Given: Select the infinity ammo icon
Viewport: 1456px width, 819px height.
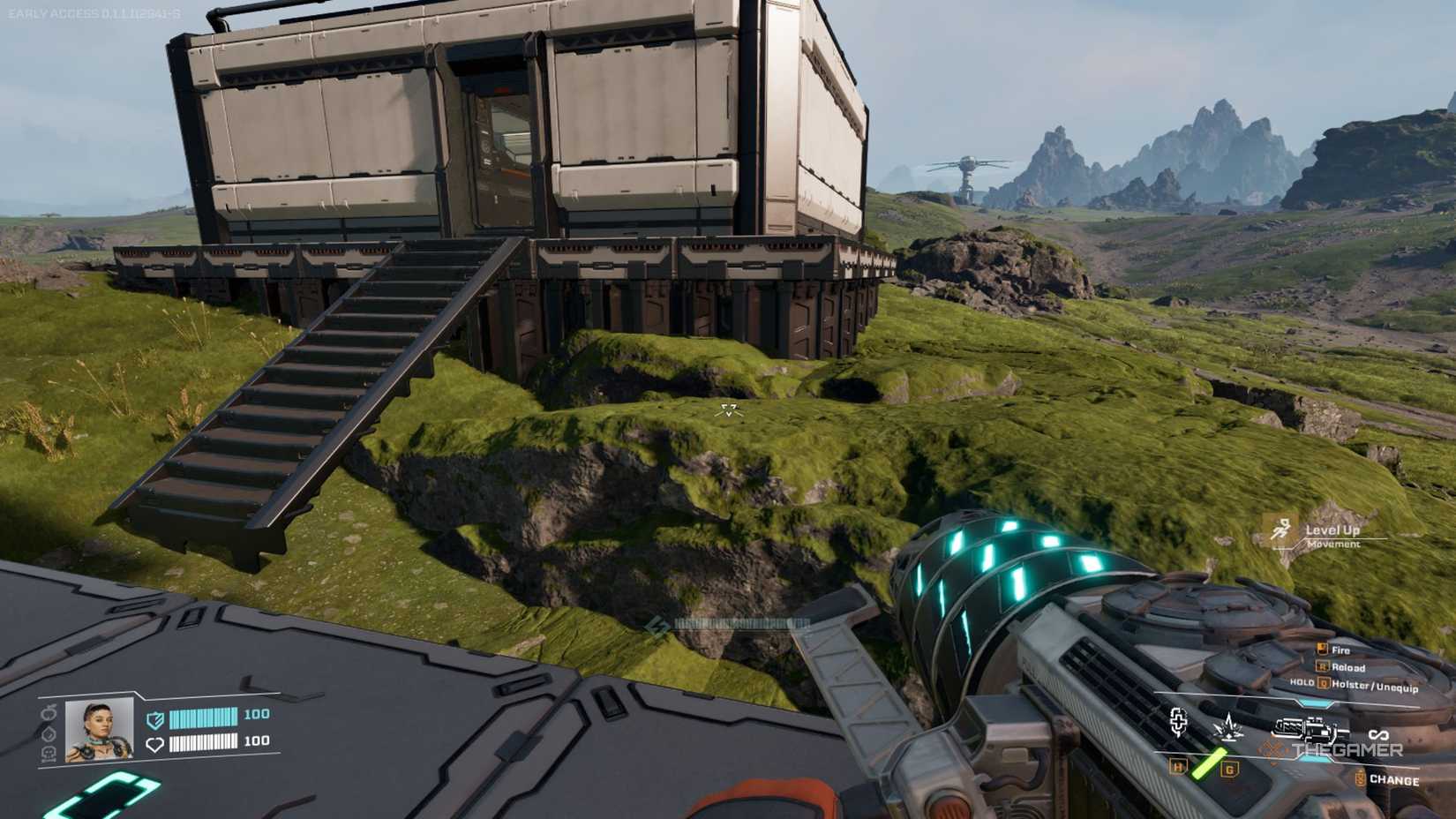Looking at the screenshot, I should pyautogui.click(x=1380, y=735).
